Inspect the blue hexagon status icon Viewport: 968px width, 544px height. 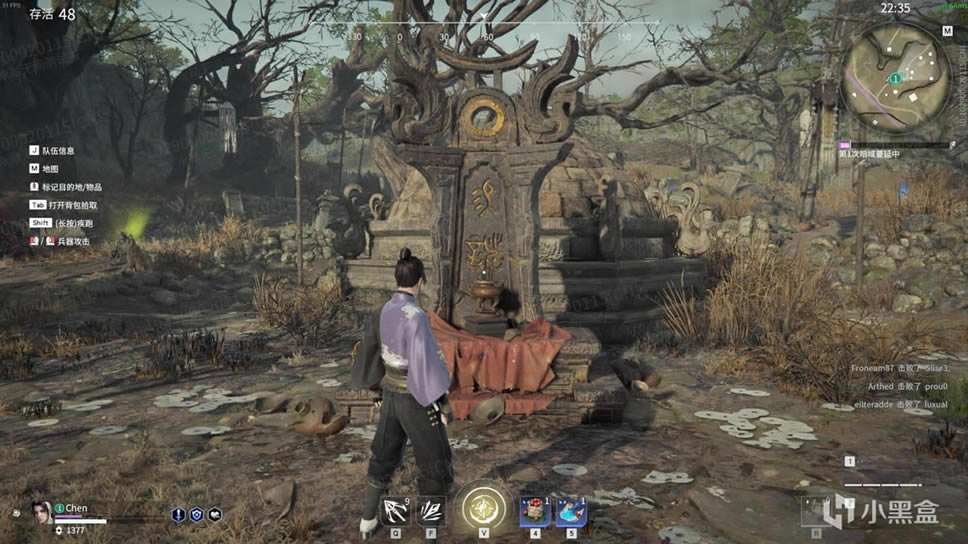coord(196,515)
